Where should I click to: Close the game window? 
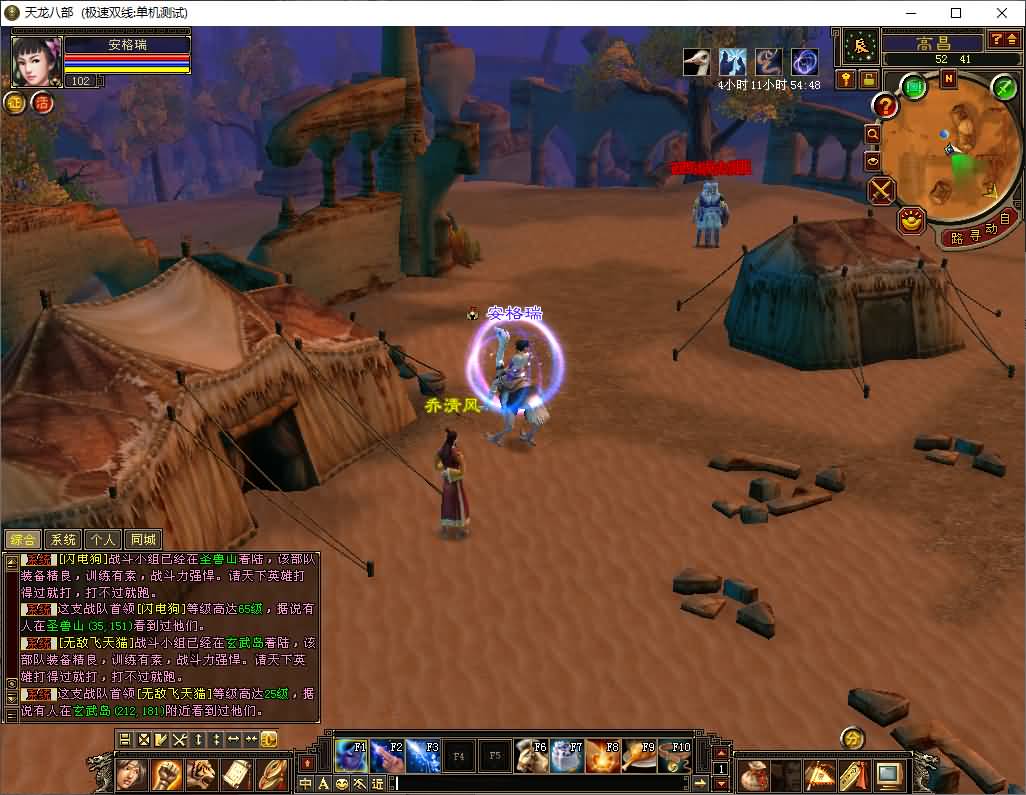click(1002, 13)
